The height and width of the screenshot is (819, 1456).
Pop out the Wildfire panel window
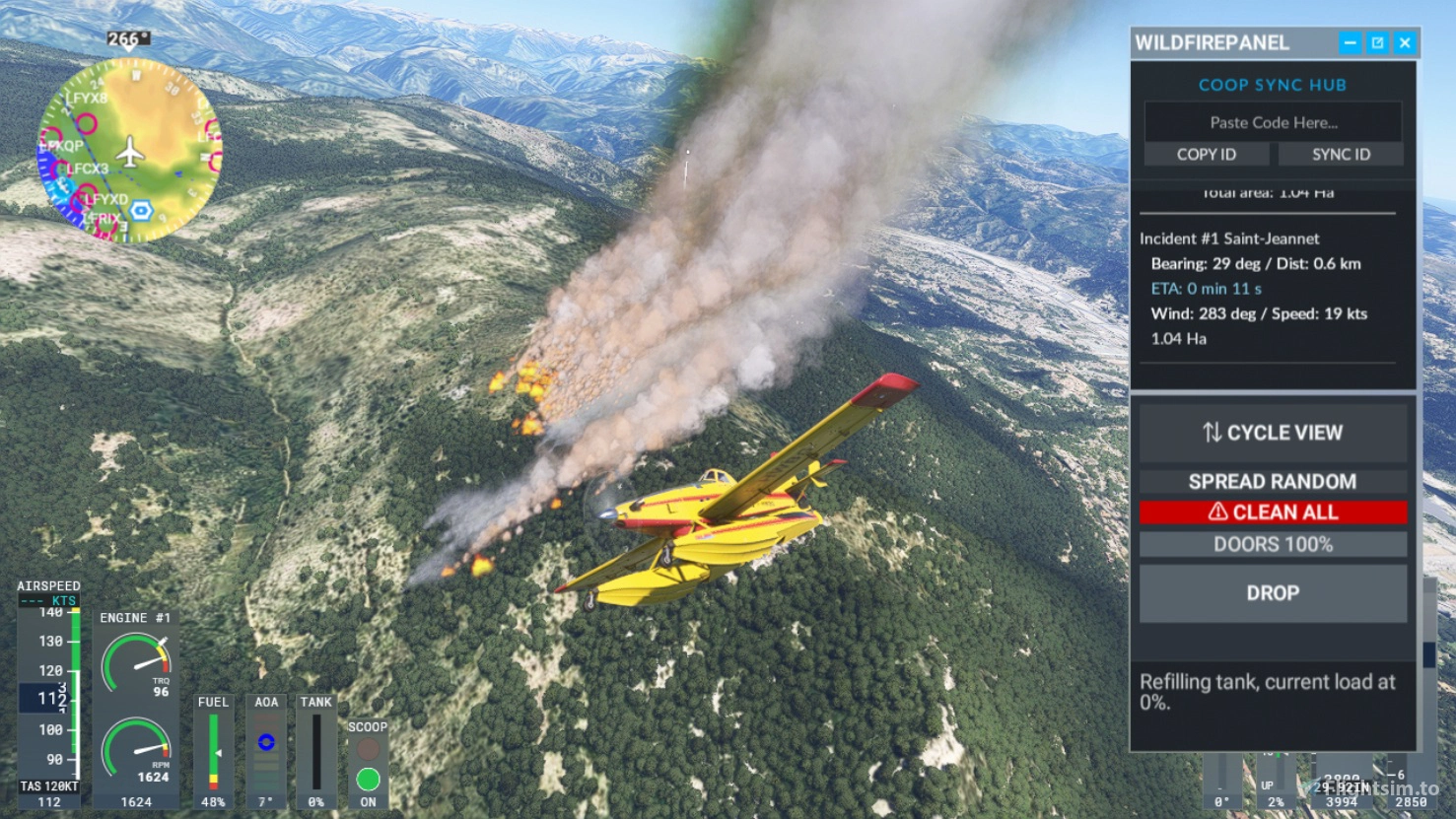point(1377,42)
